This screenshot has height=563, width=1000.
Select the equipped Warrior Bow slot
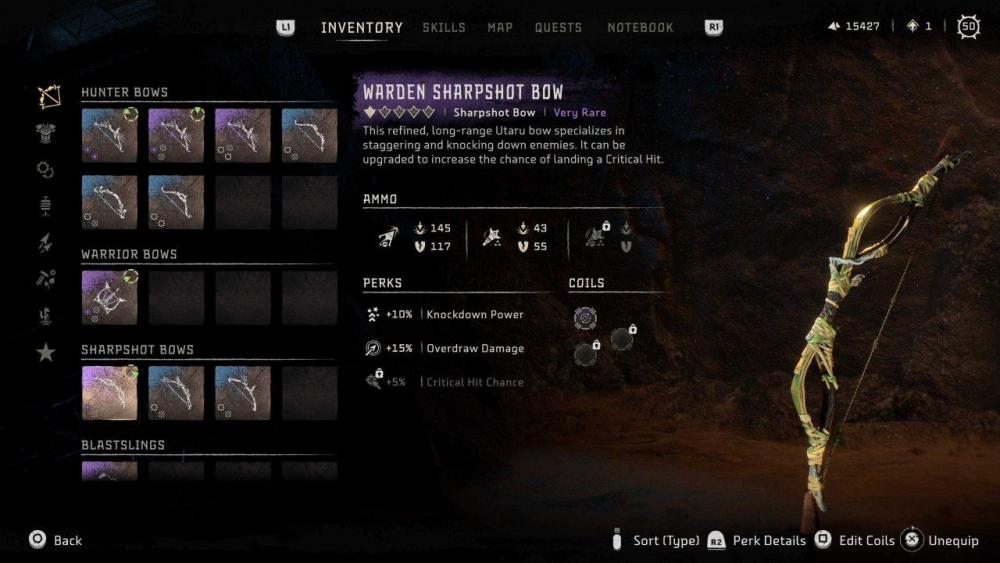coord(108,297)
